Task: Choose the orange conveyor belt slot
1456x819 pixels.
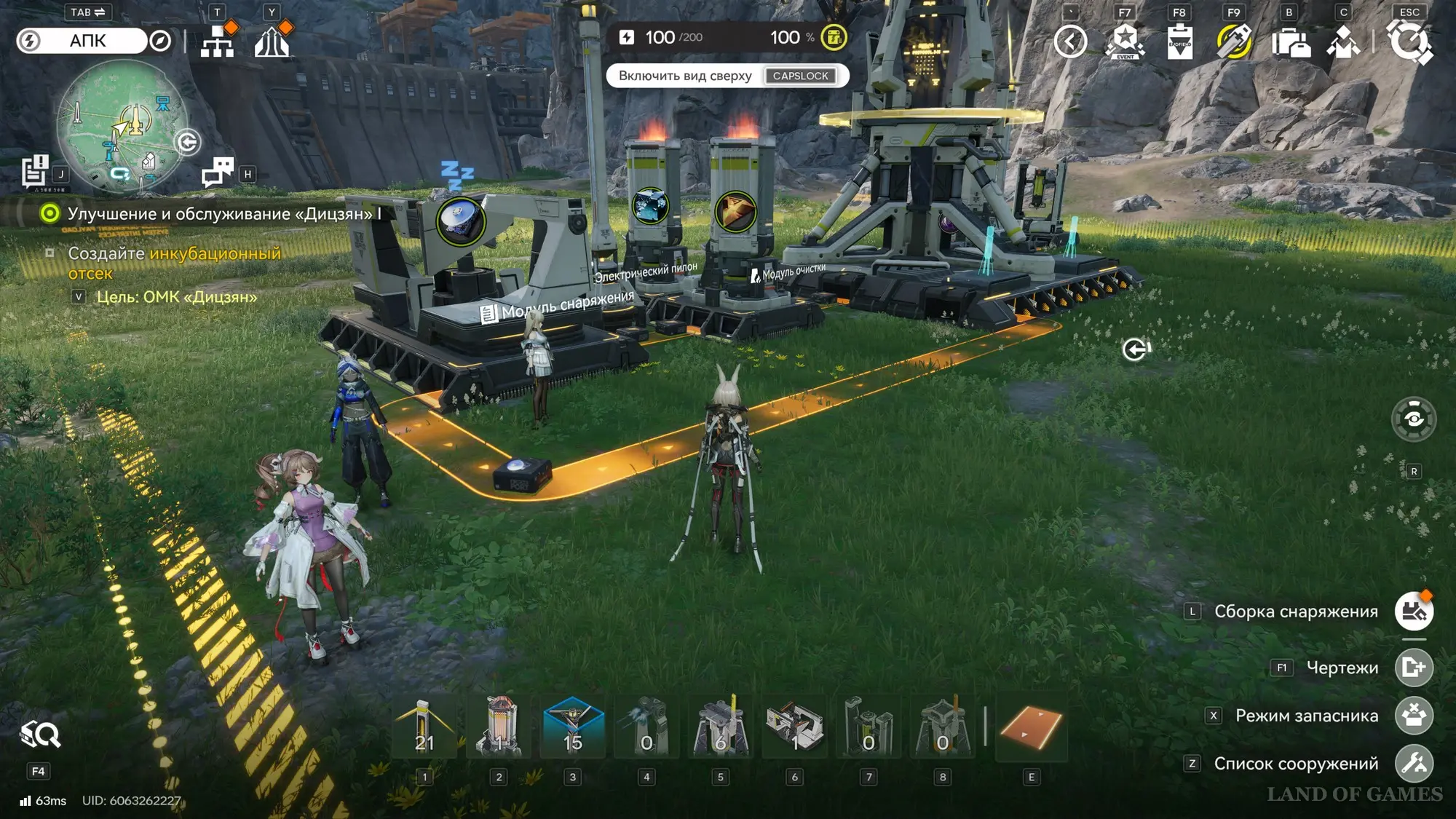Action: click(x=1031, y=727)
